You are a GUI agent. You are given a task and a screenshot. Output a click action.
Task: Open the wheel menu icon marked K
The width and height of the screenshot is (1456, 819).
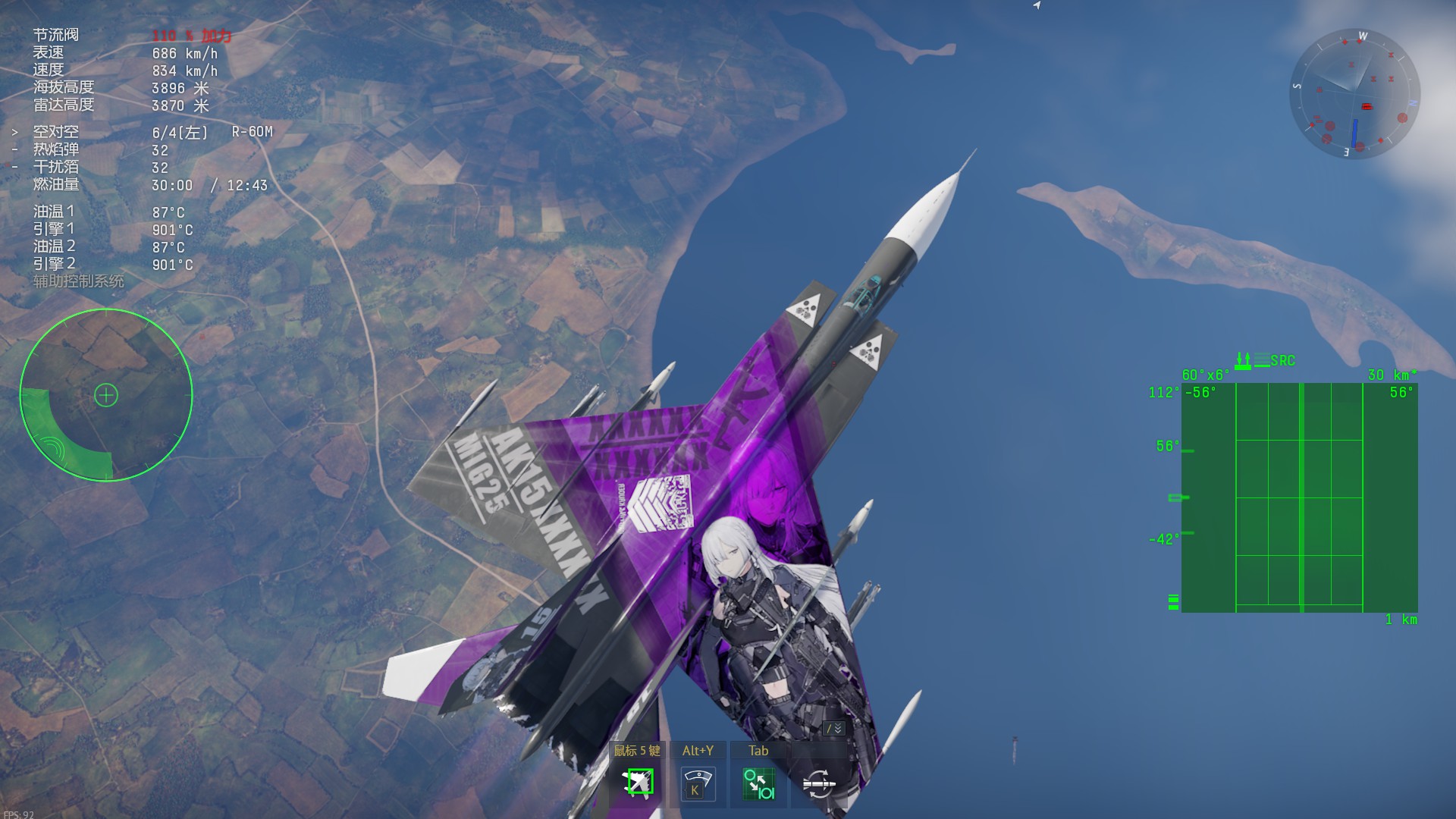[697, 783]
